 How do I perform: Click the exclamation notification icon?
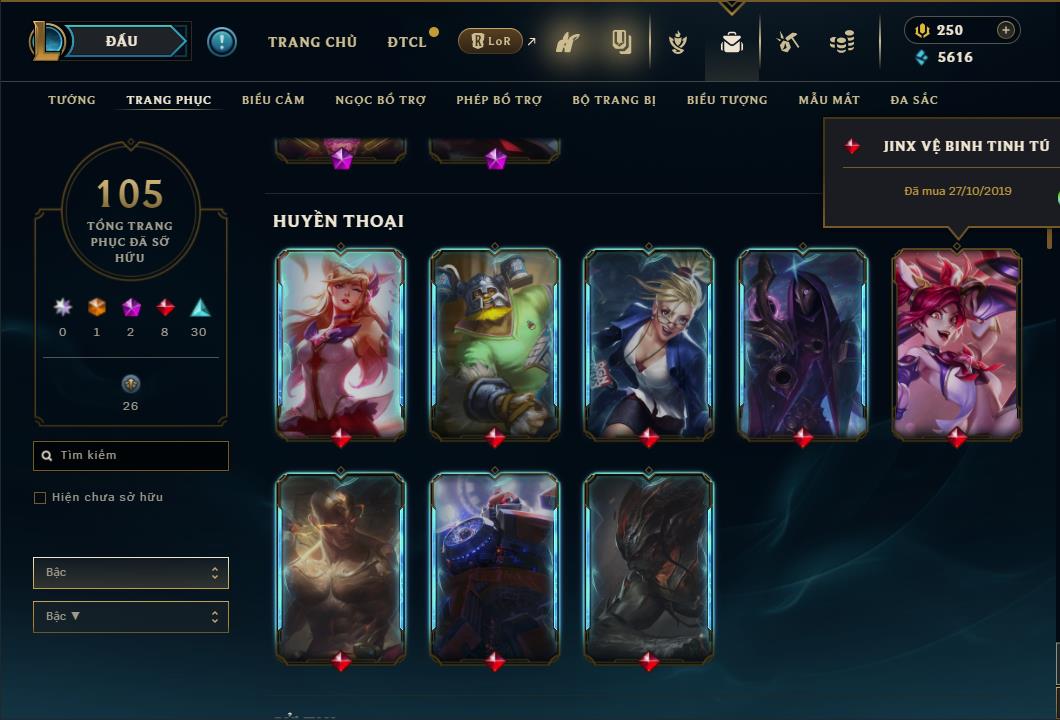click(x=222, y=41)
